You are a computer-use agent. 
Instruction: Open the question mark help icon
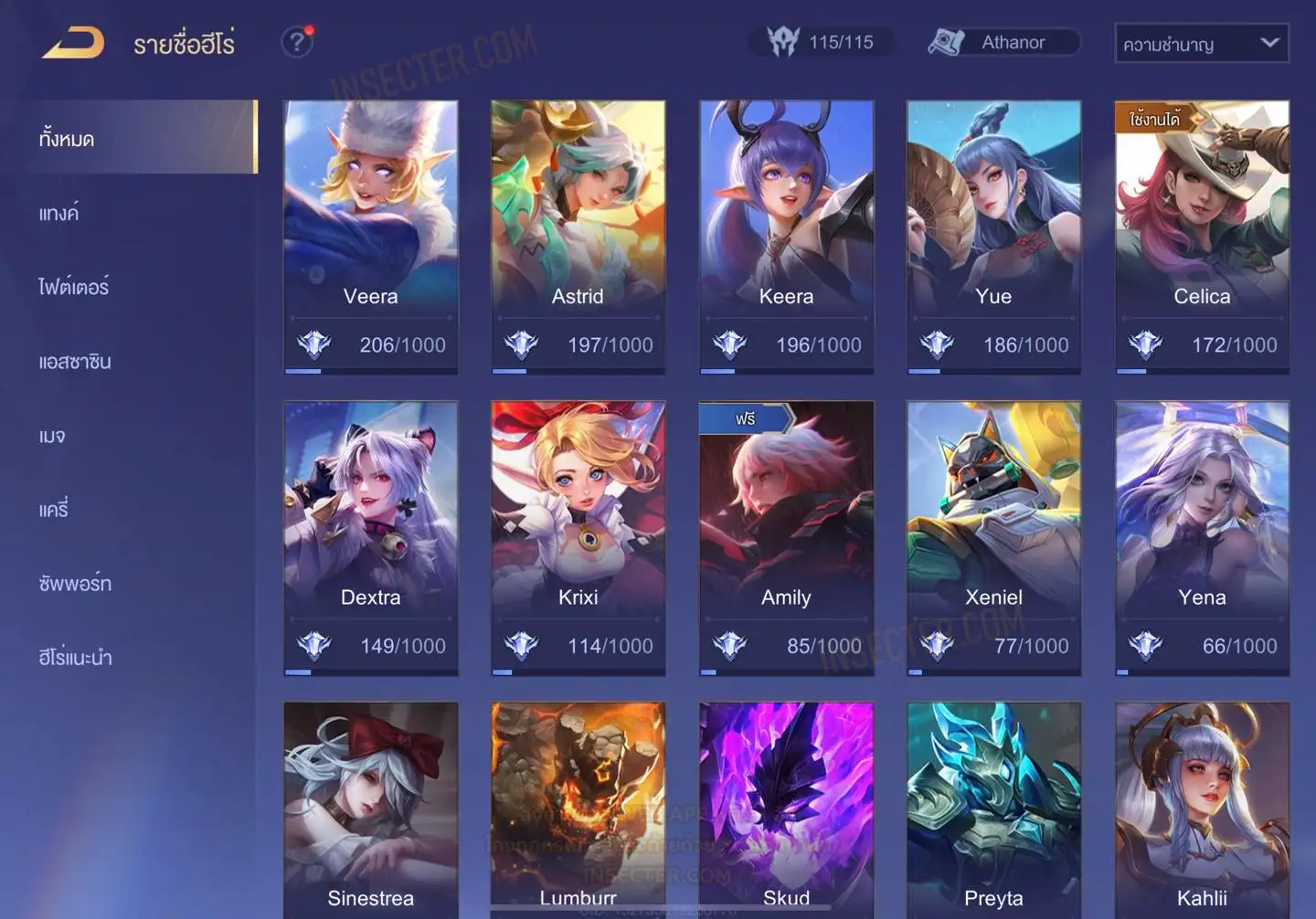[x=296, y=42]
